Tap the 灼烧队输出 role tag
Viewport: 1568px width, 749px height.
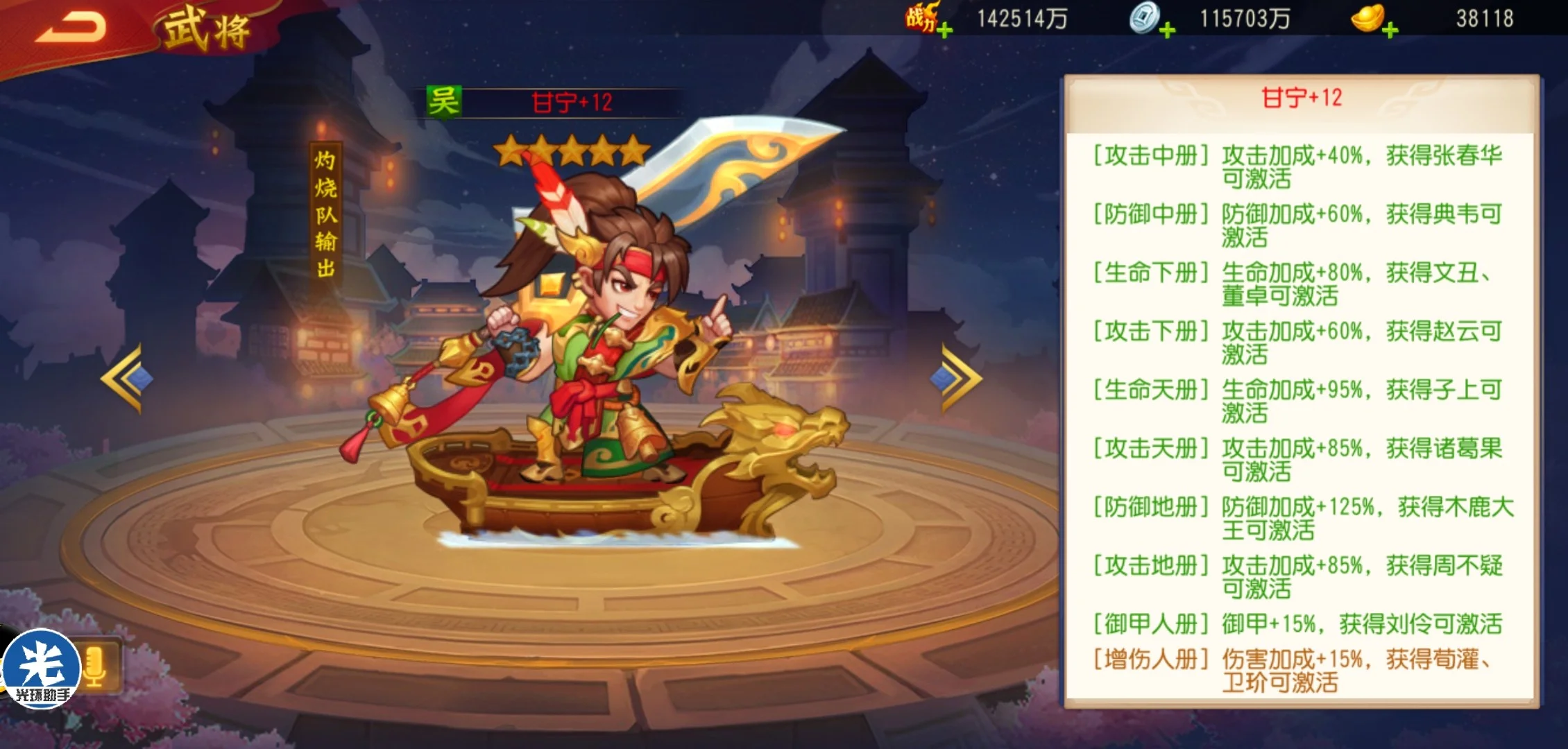(325, 214)
